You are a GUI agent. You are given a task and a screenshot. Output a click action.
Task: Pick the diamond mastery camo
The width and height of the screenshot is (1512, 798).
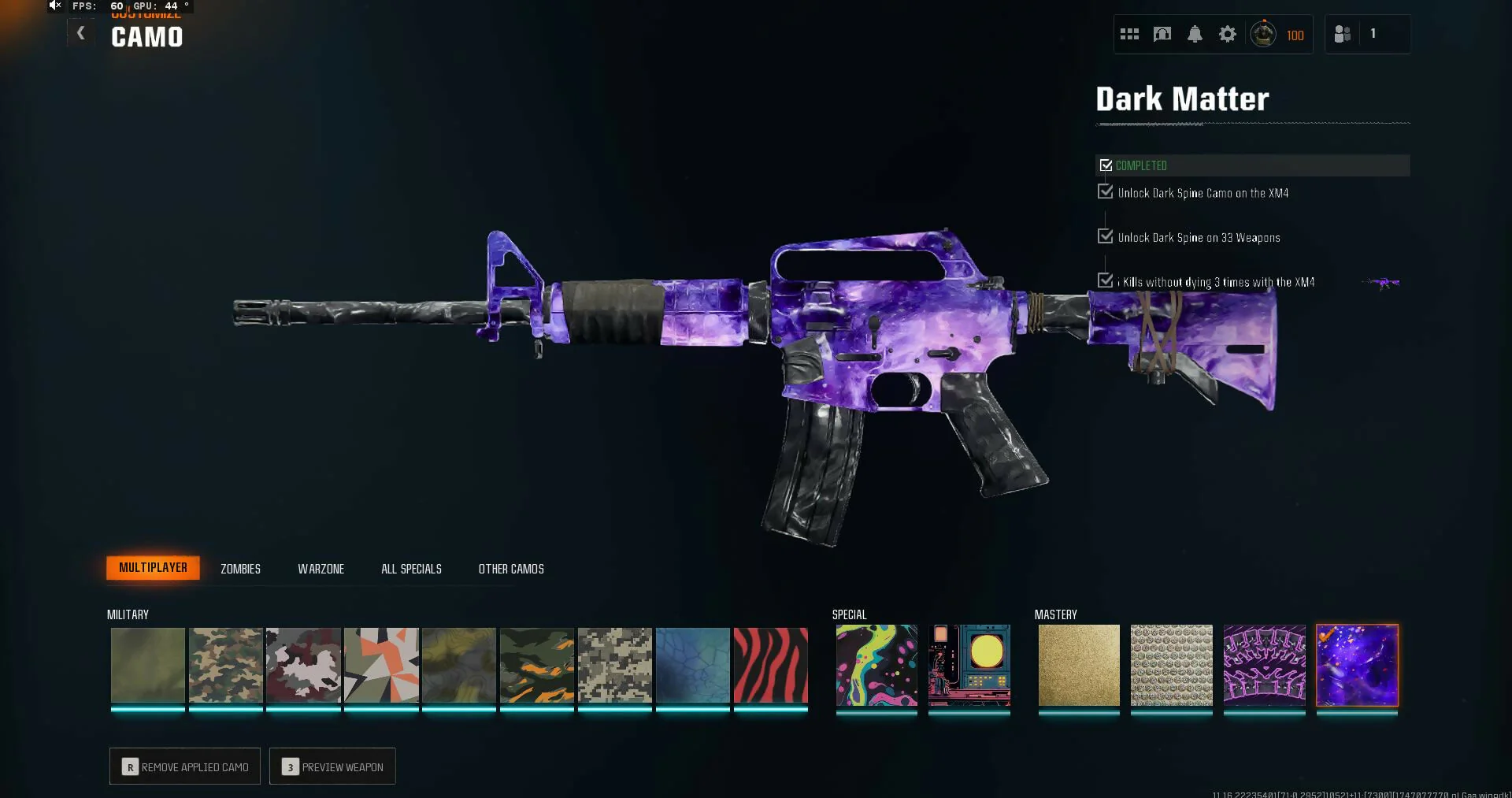1171,666
